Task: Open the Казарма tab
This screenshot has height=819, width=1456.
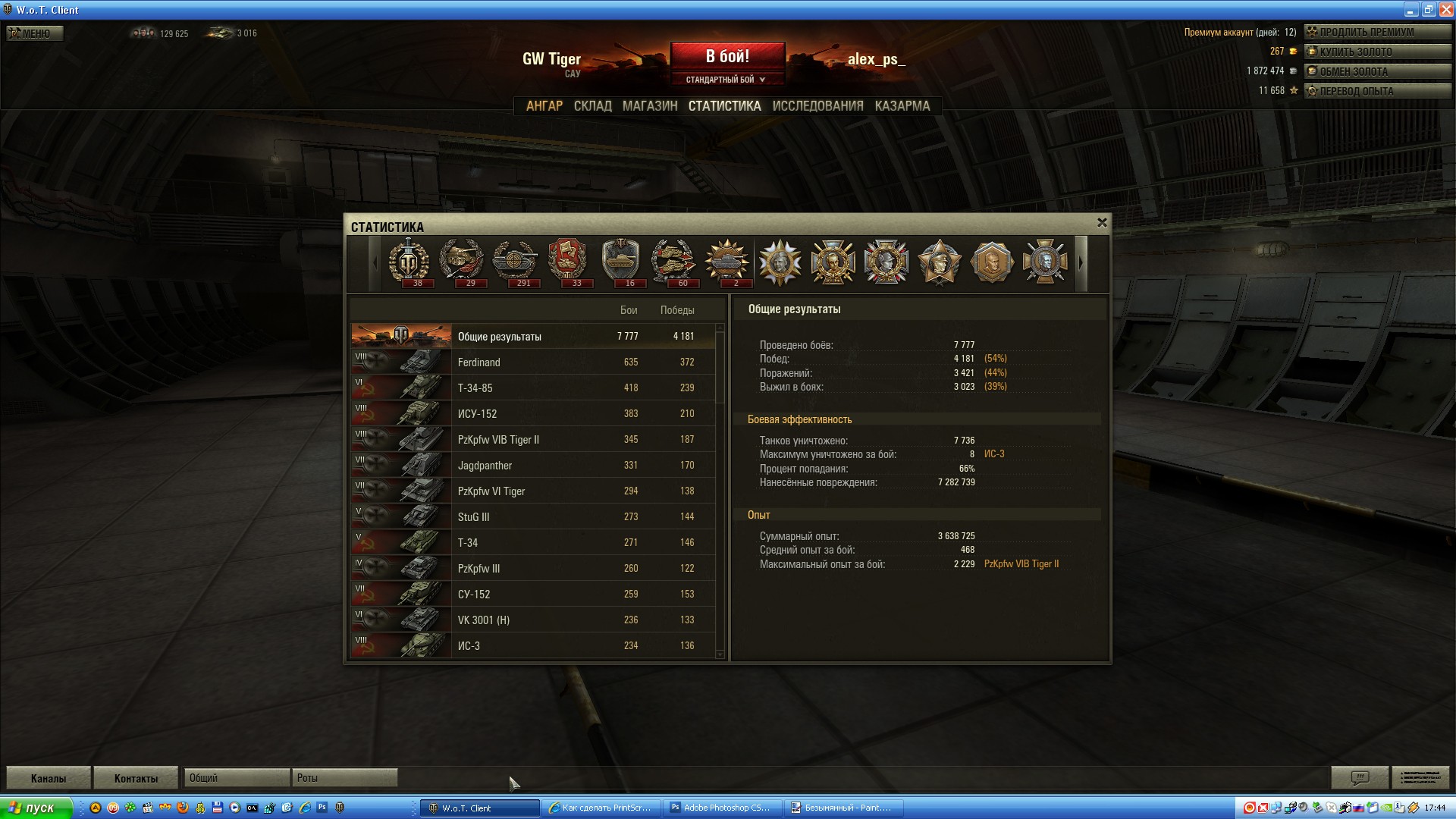Action: click(902, 106)
